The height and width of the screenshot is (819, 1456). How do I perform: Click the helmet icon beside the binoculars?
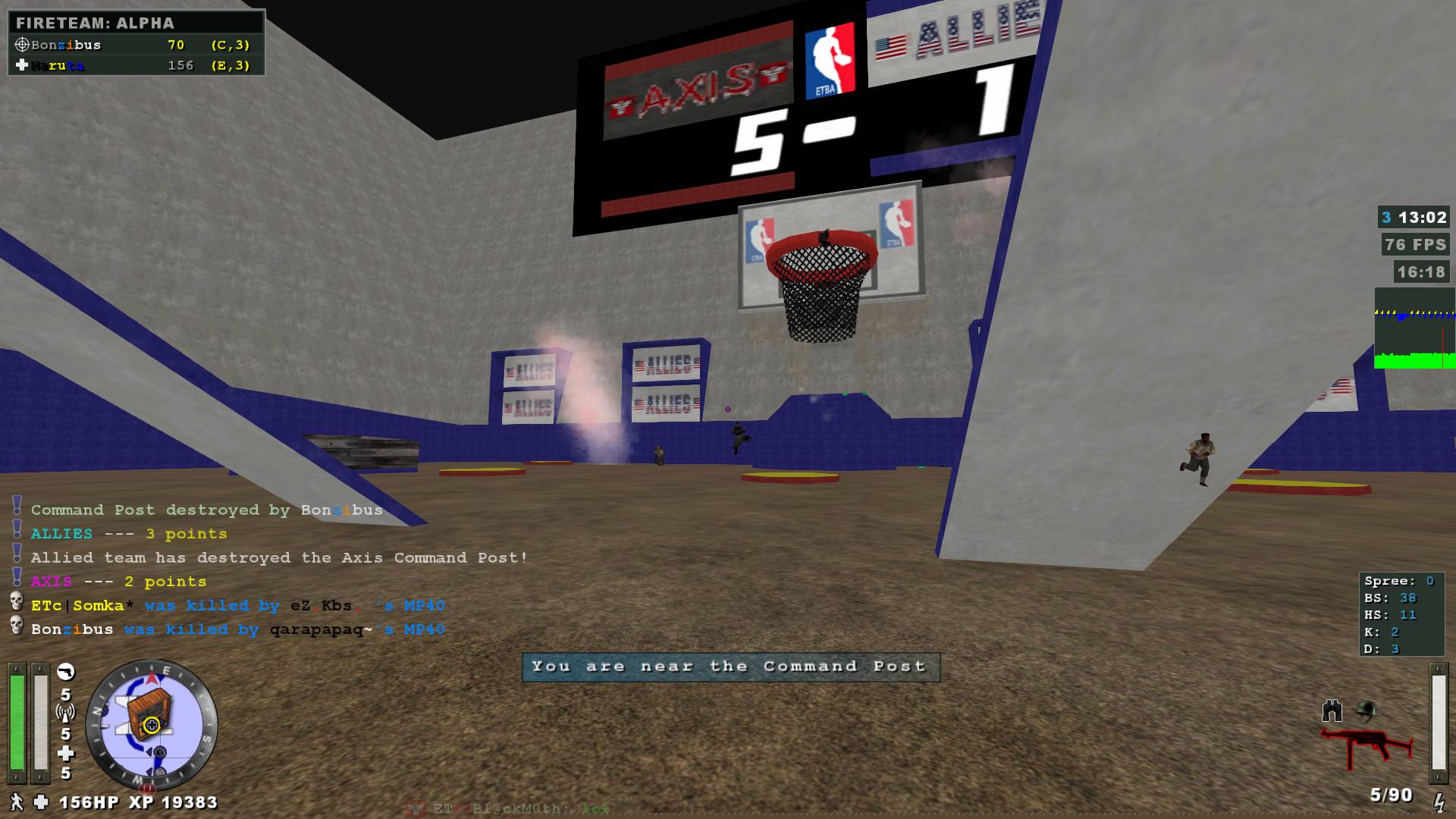click(x=1367, y=711)
